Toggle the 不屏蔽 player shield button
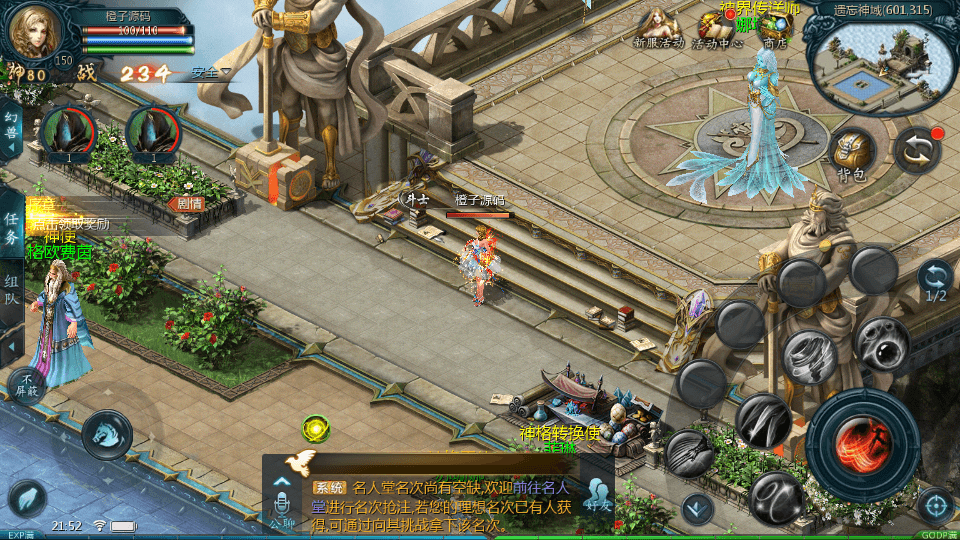The width and height of the screenshot is (960, 540). (x=26, y=385)
